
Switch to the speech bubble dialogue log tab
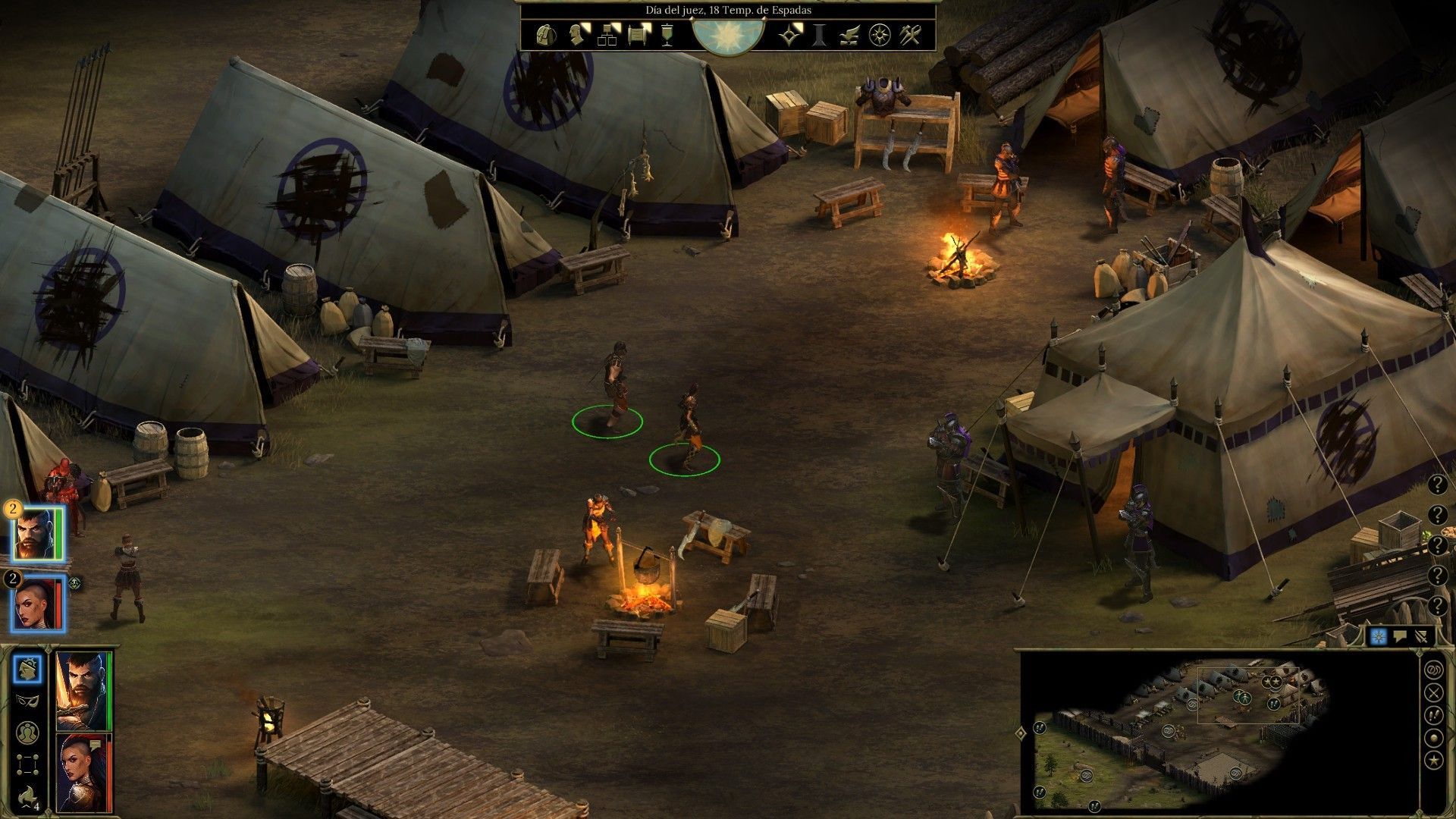[1401, 637]
